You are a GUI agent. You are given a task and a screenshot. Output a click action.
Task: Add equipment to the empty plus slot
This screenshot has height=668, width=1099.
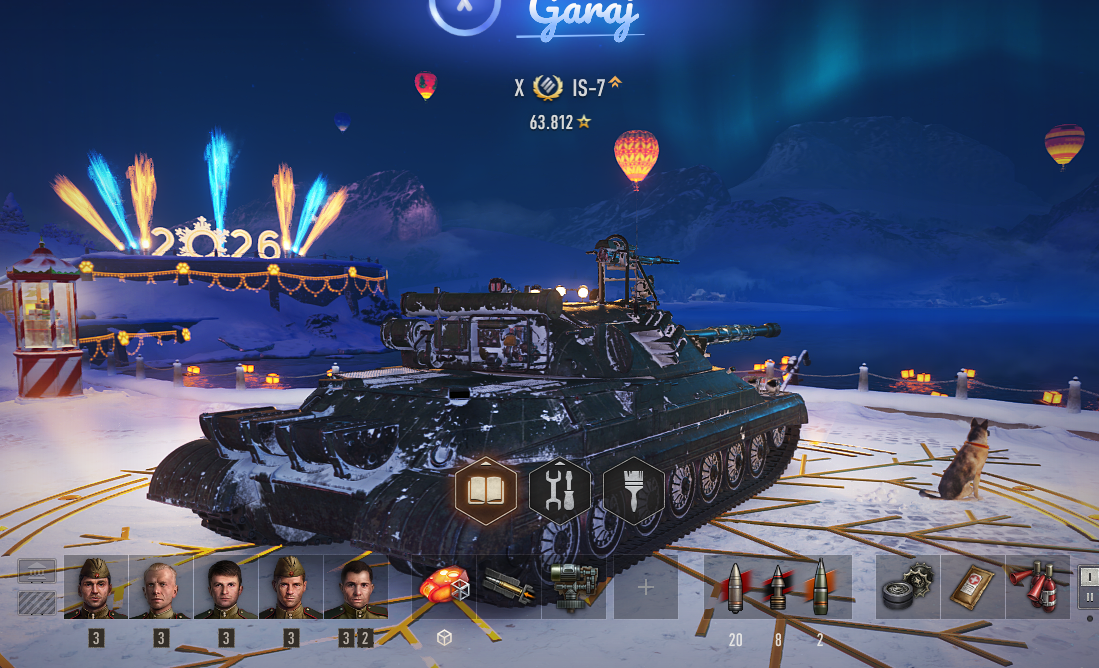point(645,587)
